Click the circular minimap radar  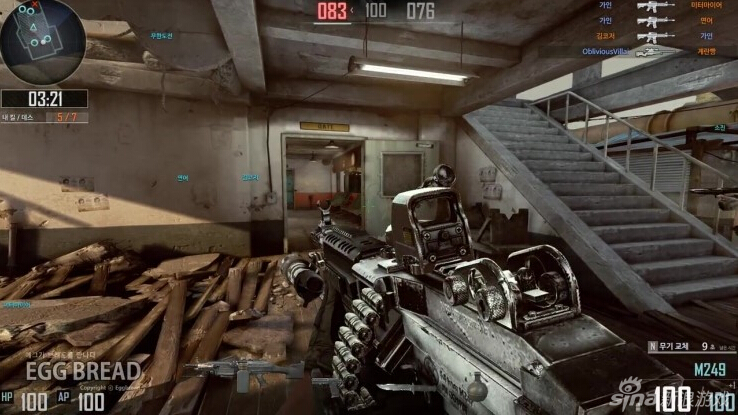pyautogui.click(x=41, y=41)
